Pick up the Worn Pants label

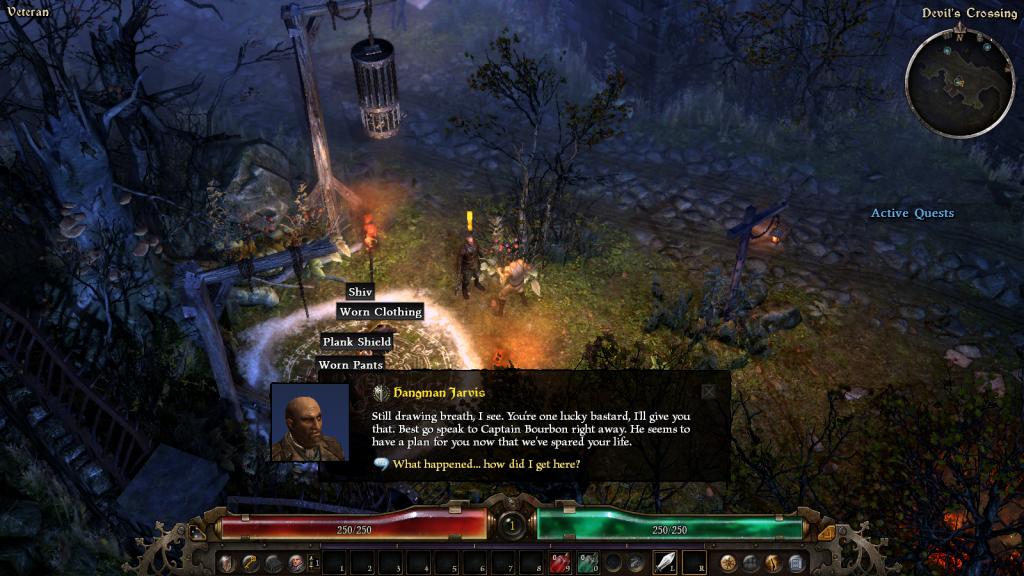point(348,365)
